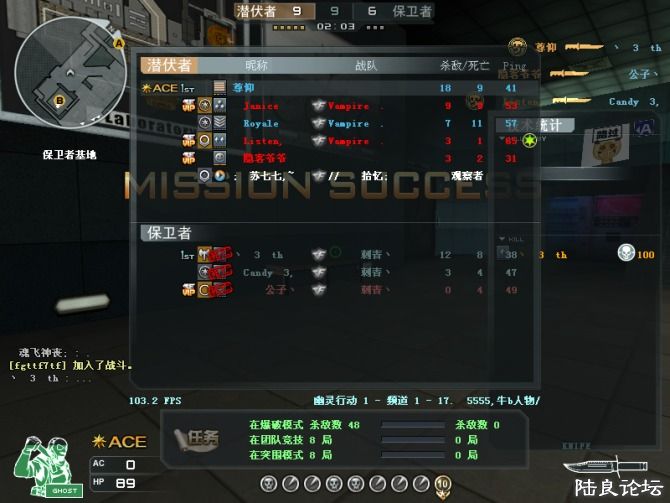This screenshot has height=503, width=670.
Task: Click the 战术统计 panel label
Action: (545, 125)
